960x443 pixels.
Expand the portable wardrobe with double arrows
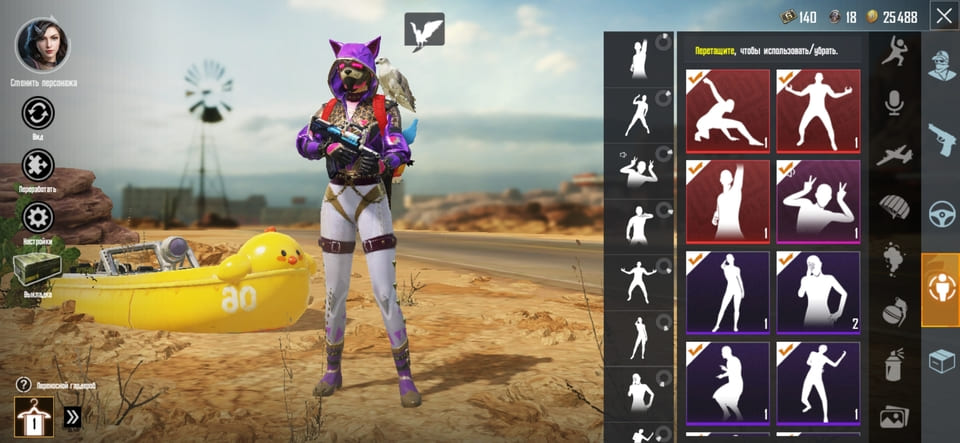(72, 416)
